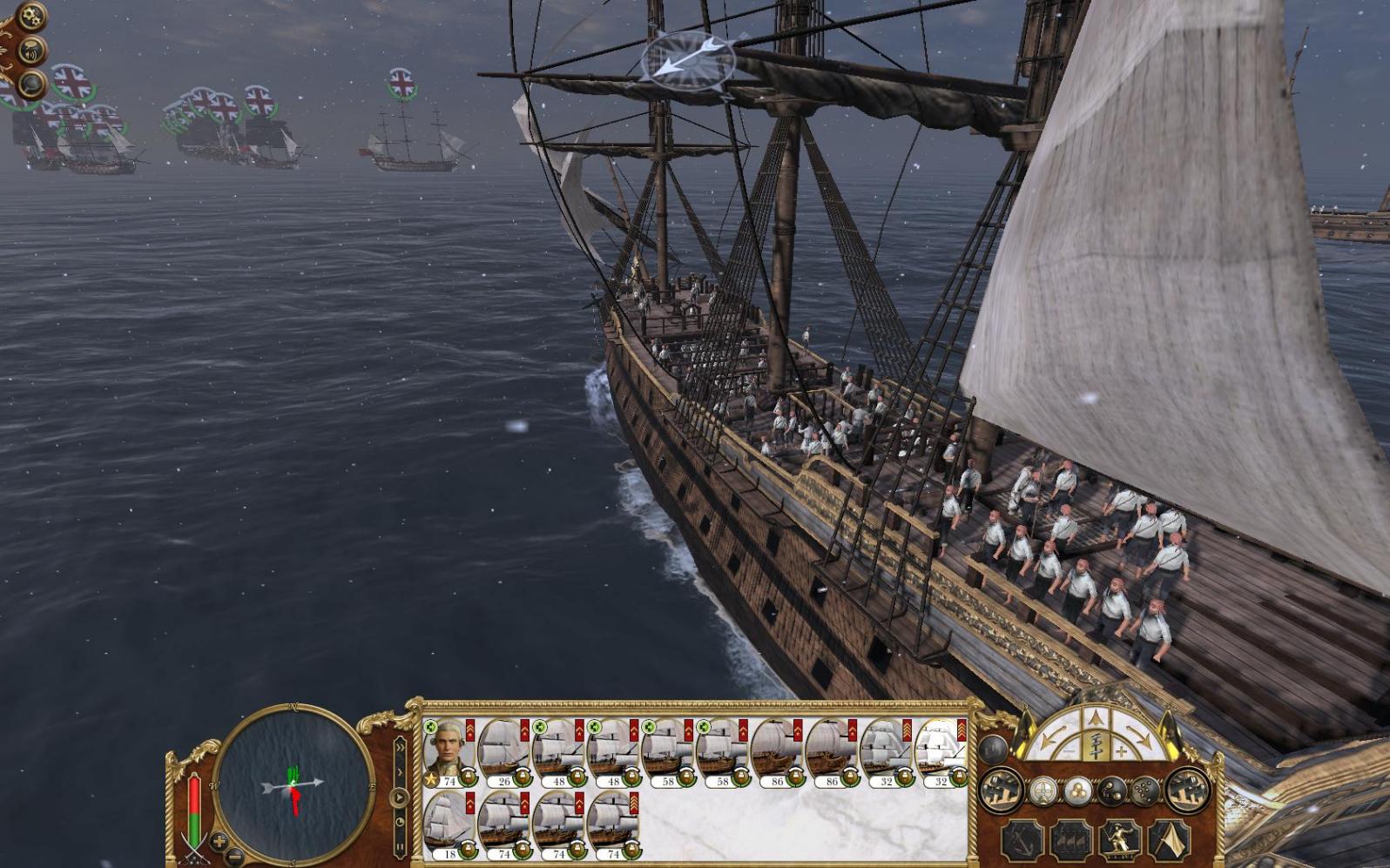Click the magnifying glass button
The width and height of the screenshot is (1390, 868).
tap(32, 84)
